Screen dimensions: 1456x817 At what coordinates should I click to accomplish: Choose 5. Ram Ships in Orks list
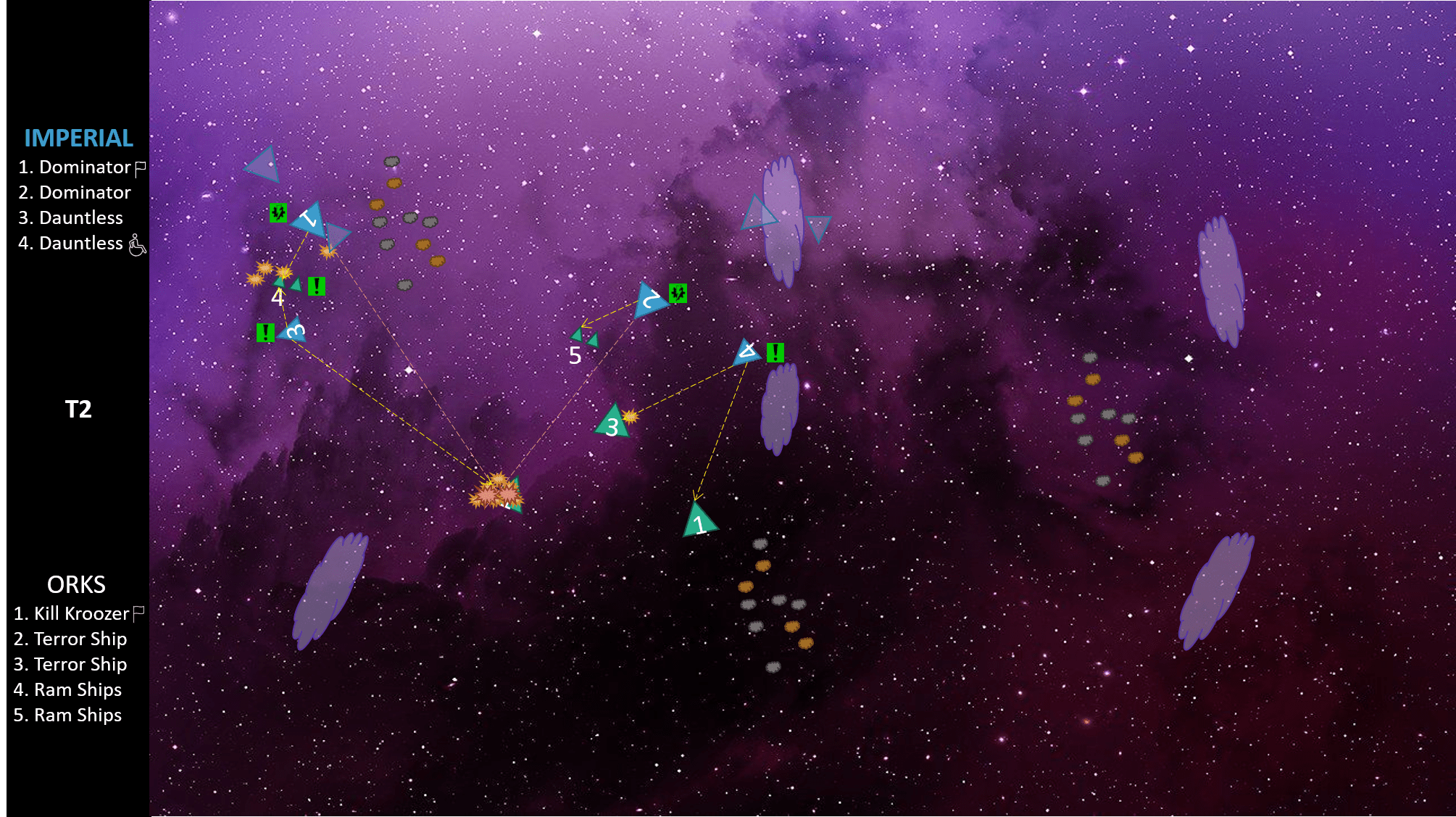point(67,716)
